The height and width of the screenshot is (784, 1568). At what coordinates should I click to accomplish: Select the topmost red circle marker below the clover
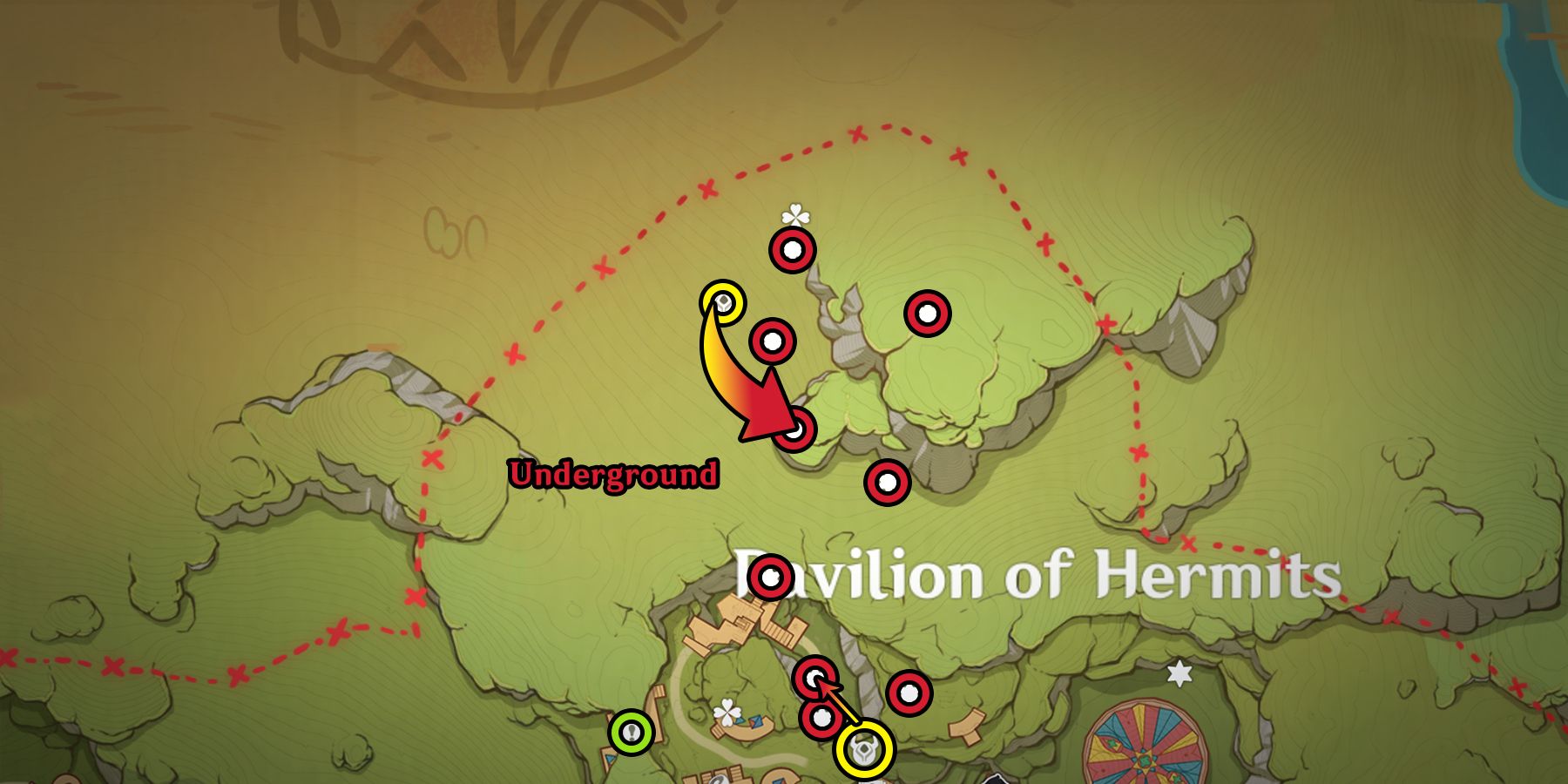(793, 252)
